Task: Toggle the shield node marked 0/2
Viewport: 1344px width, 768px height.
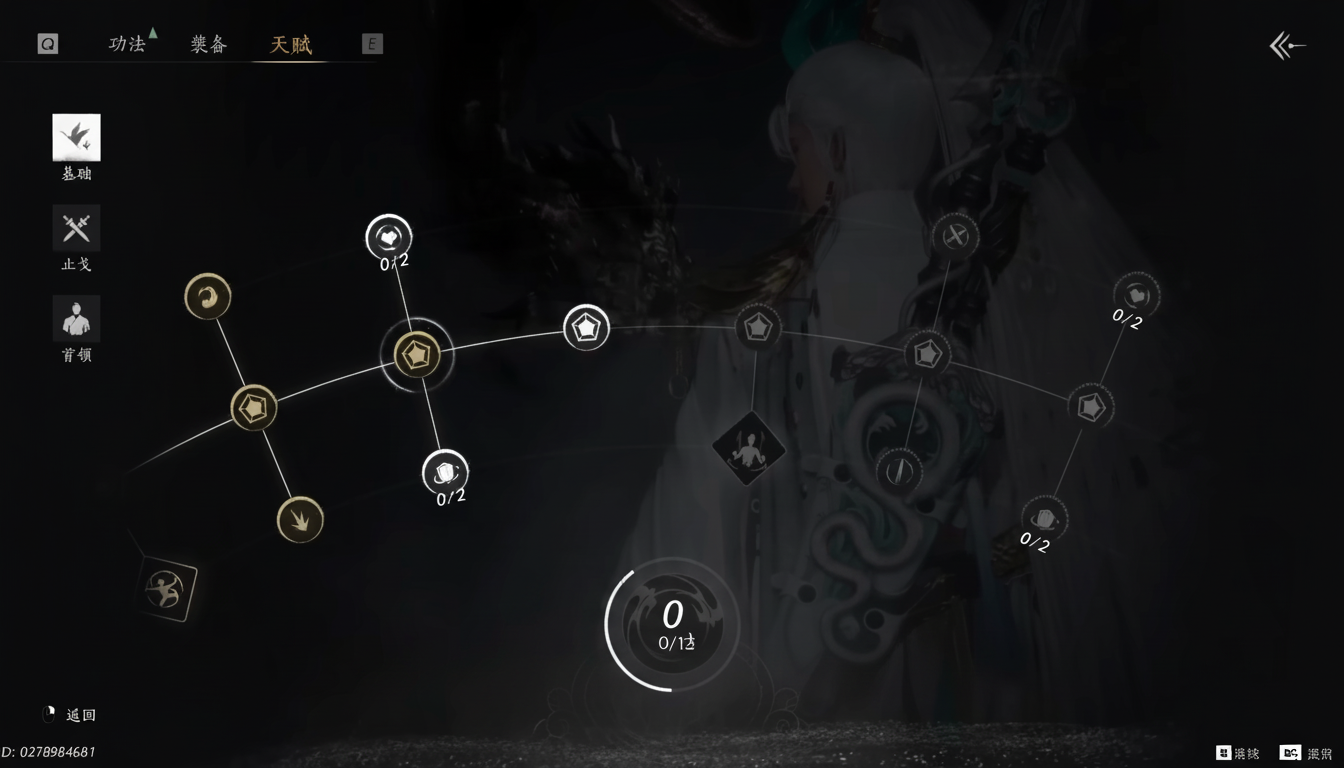Action: [x=444, y=472]
